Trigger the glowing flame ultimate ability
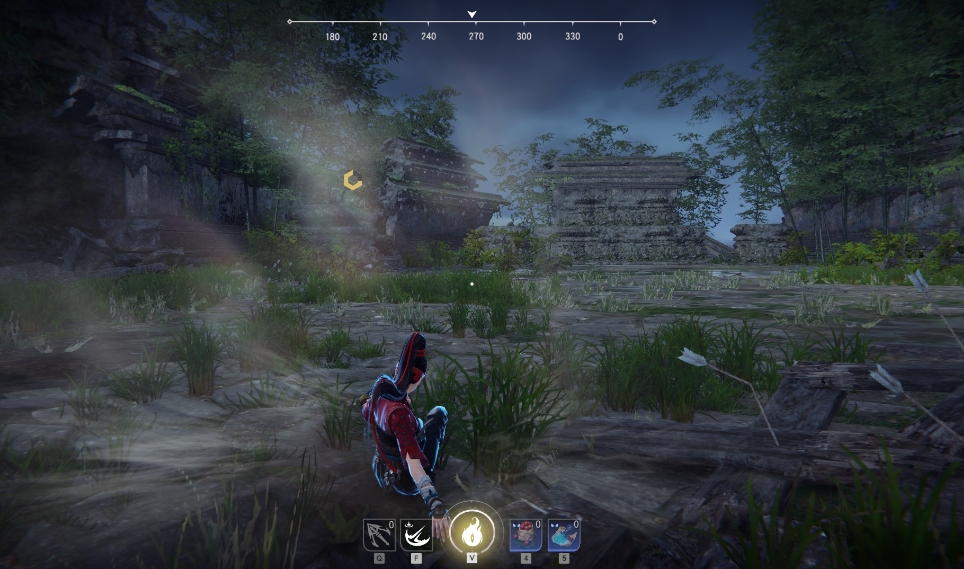The width and height of the screenshot is (964, 569). click(471, 532)
